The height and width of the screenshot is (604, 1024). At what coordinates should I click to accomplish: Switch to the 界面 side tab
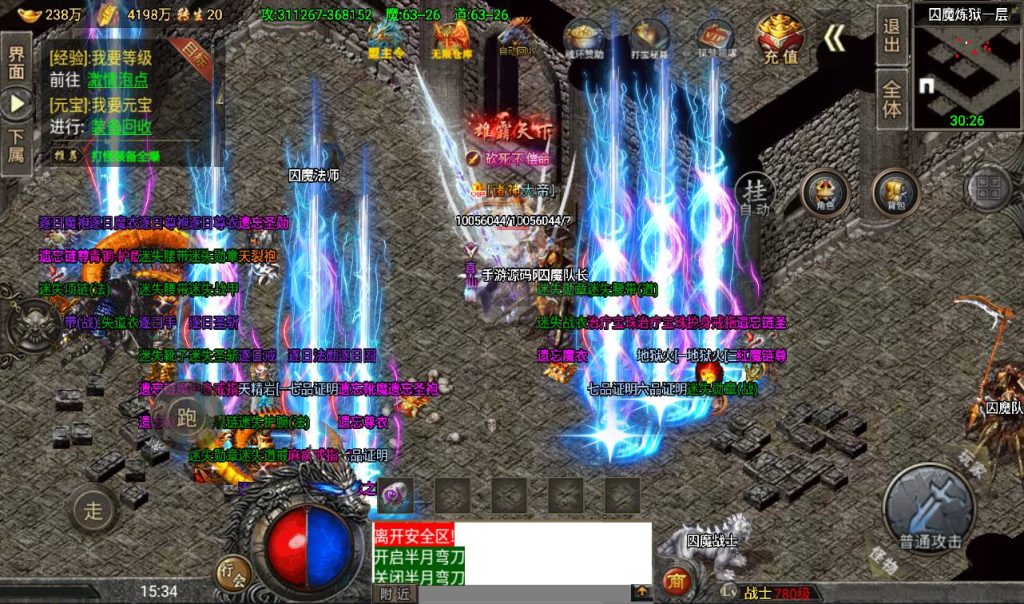click(16, 59)
